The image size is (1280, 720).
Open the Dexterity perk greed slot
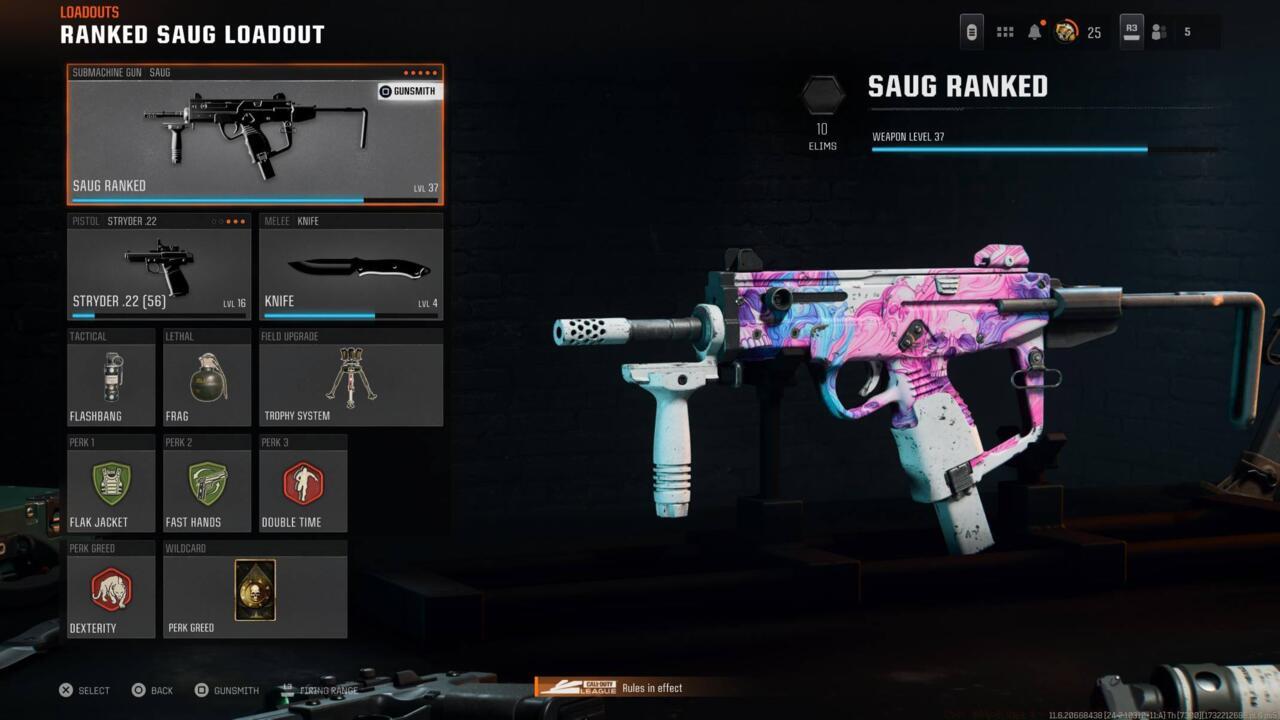[111, 590]
